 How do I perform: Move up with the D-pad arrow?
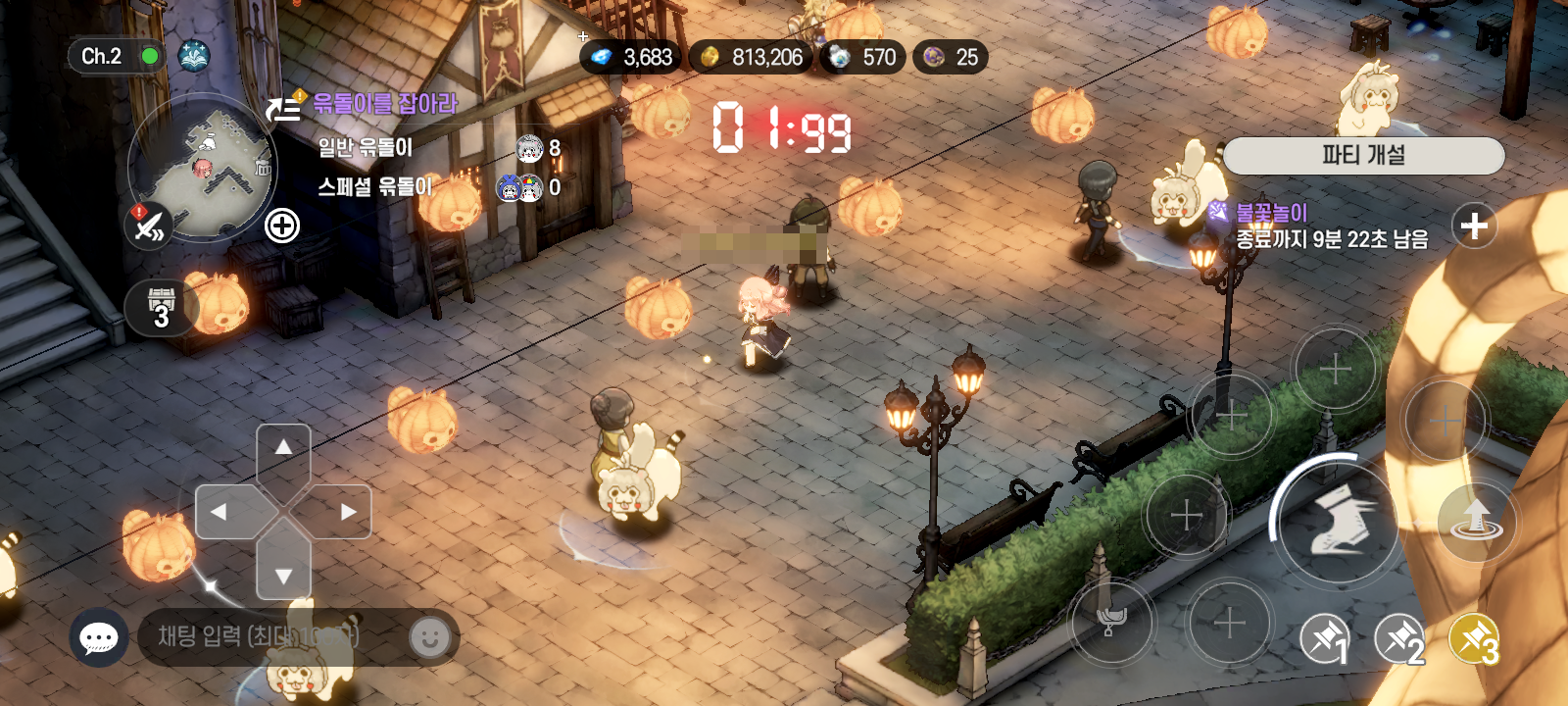283,447
